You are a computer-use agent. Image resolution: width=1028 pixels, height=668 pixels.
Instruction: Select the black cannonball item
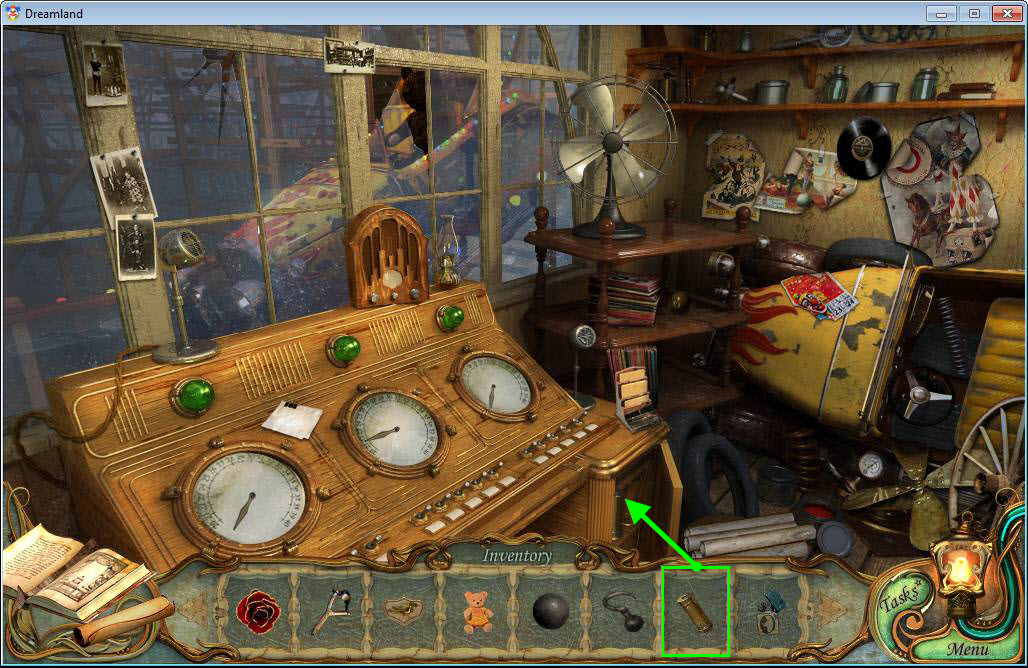(550, 612)
